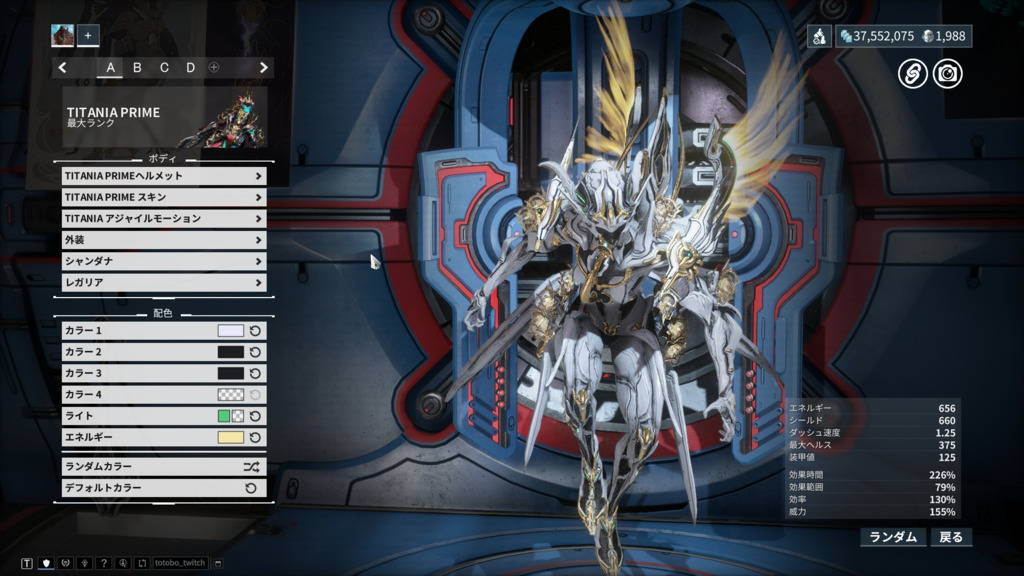The width and height of the screenshot is (1024, 576).
Task: Switch to appearance config tab B
Action: coord(137,68)
